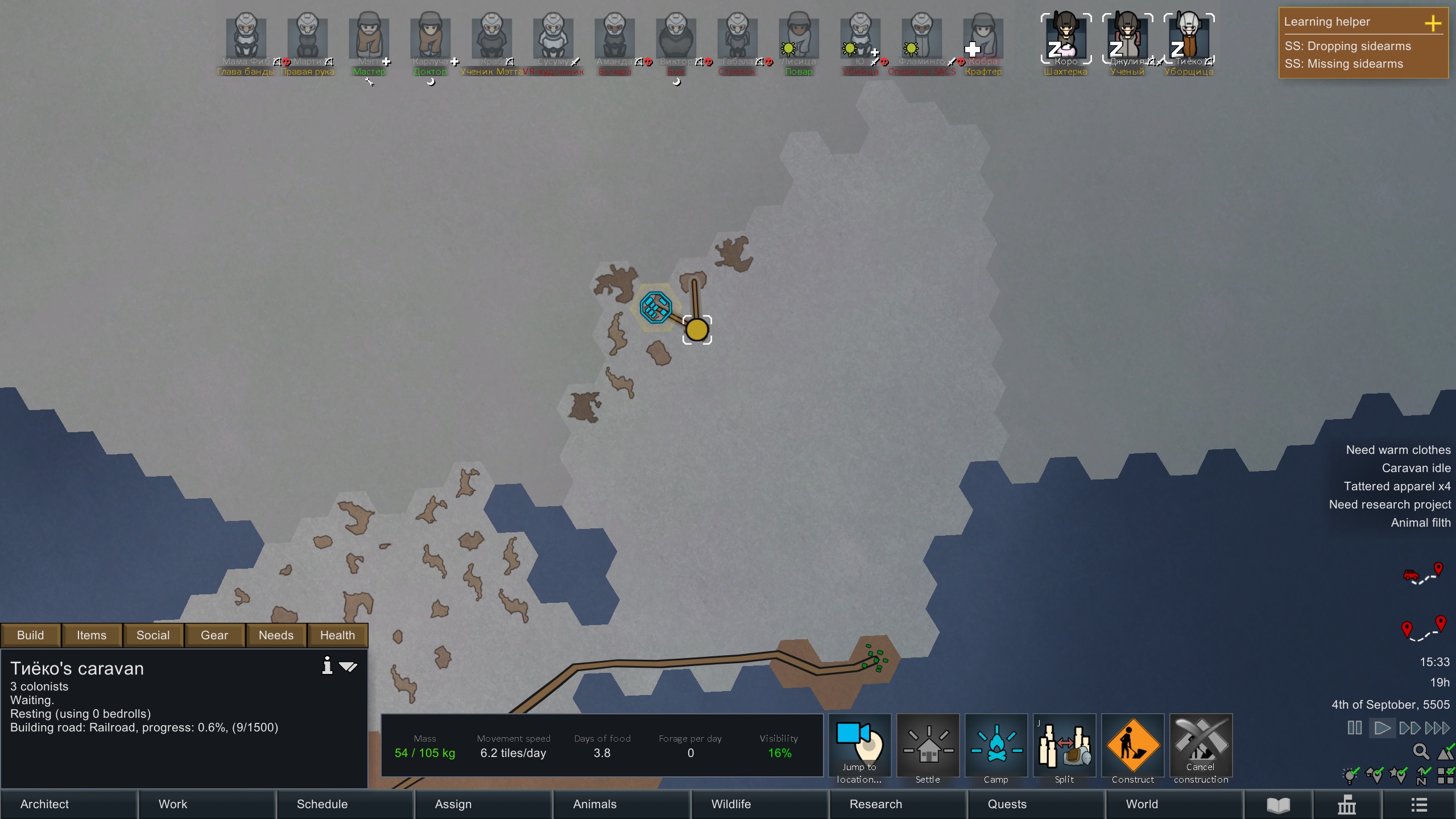The height and width of the screenshot is (819, 1456).
Task: Open the caravan Gear tab
Action: coord(214,635)
